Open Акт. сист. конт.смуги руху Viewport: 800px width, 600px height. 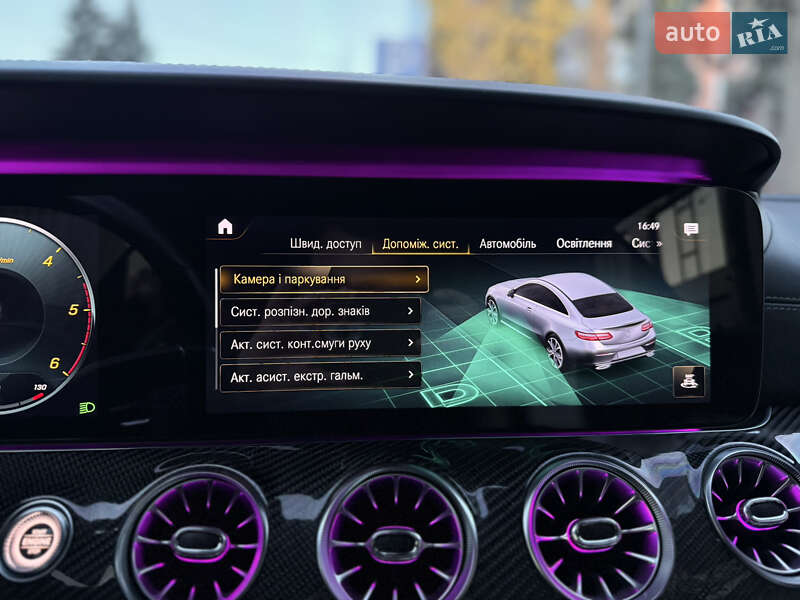click(x=320, y=343)
